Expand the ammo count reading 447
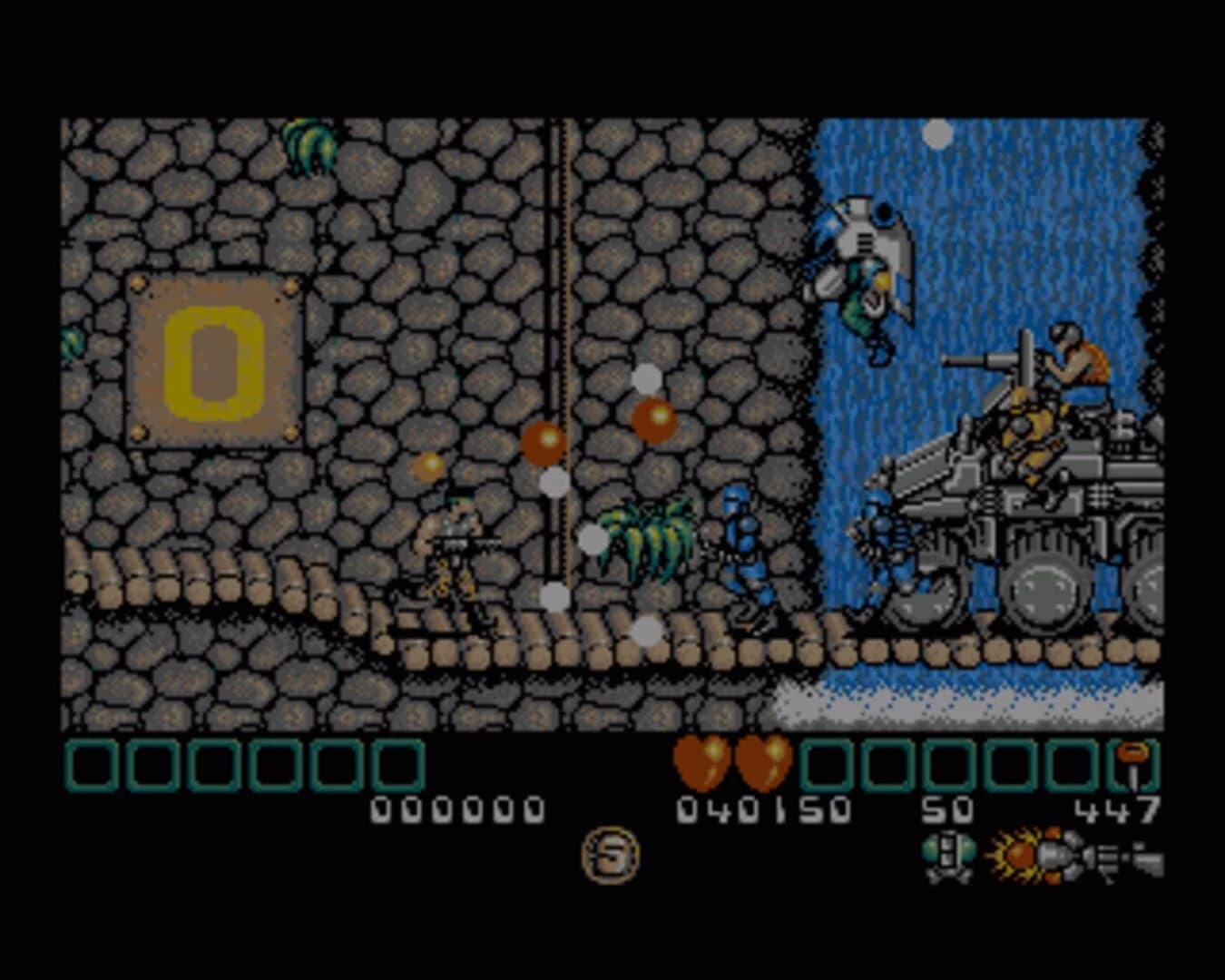Viewport: 1225px width, 980px height. [x=1118, y=808]
